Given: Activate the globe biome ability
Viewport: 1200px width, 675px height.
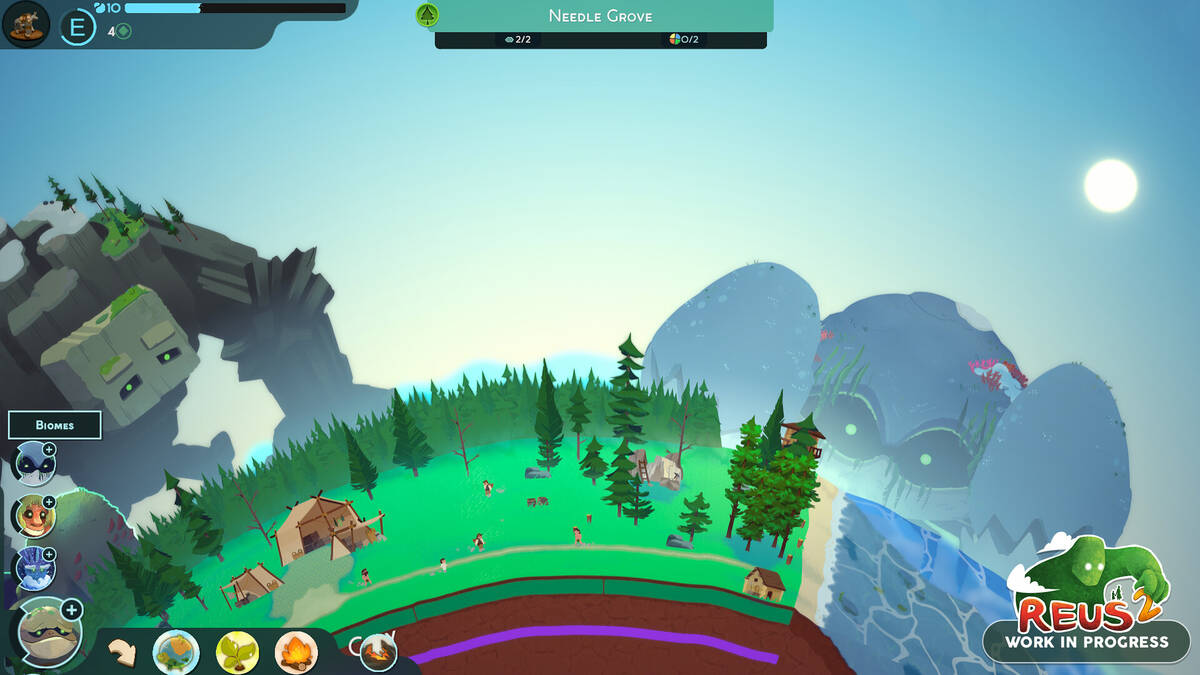Looking at the screenshot, I should [x=176, y=653].
